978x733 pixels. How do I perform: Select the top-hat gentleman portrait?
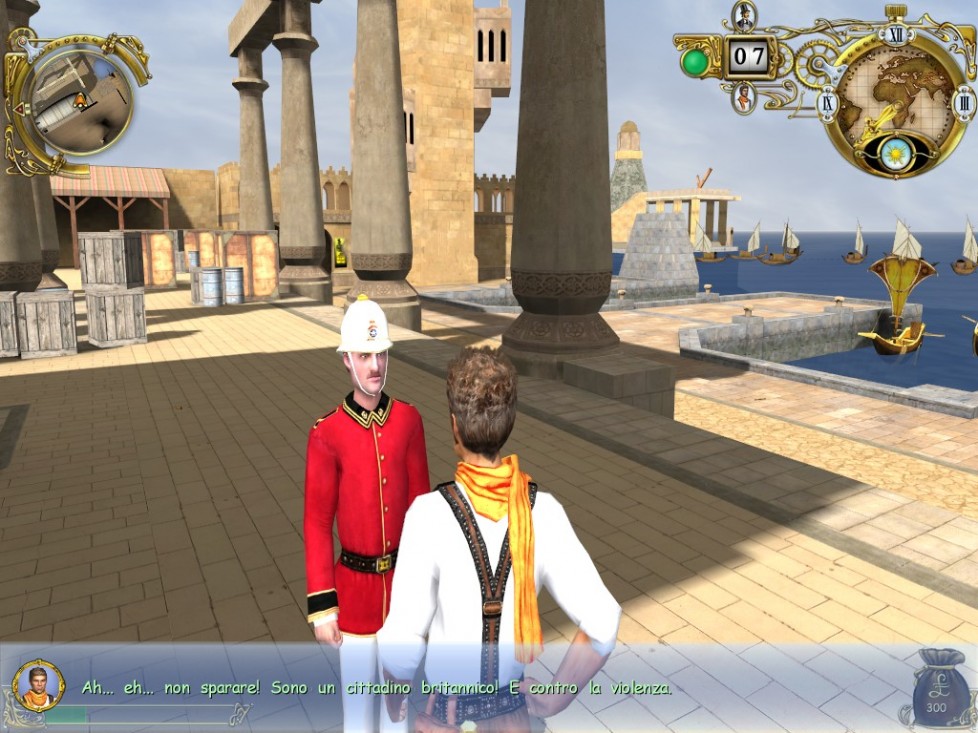click(743, 15)
